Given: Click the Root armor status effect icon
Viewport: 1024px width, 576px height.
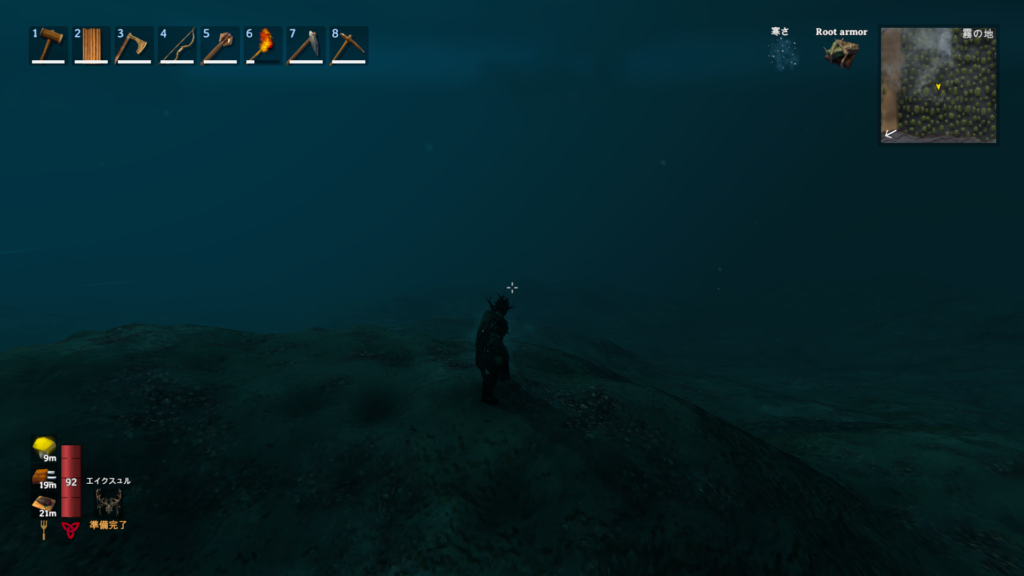Looking at the screenshot, I should 841,53.
